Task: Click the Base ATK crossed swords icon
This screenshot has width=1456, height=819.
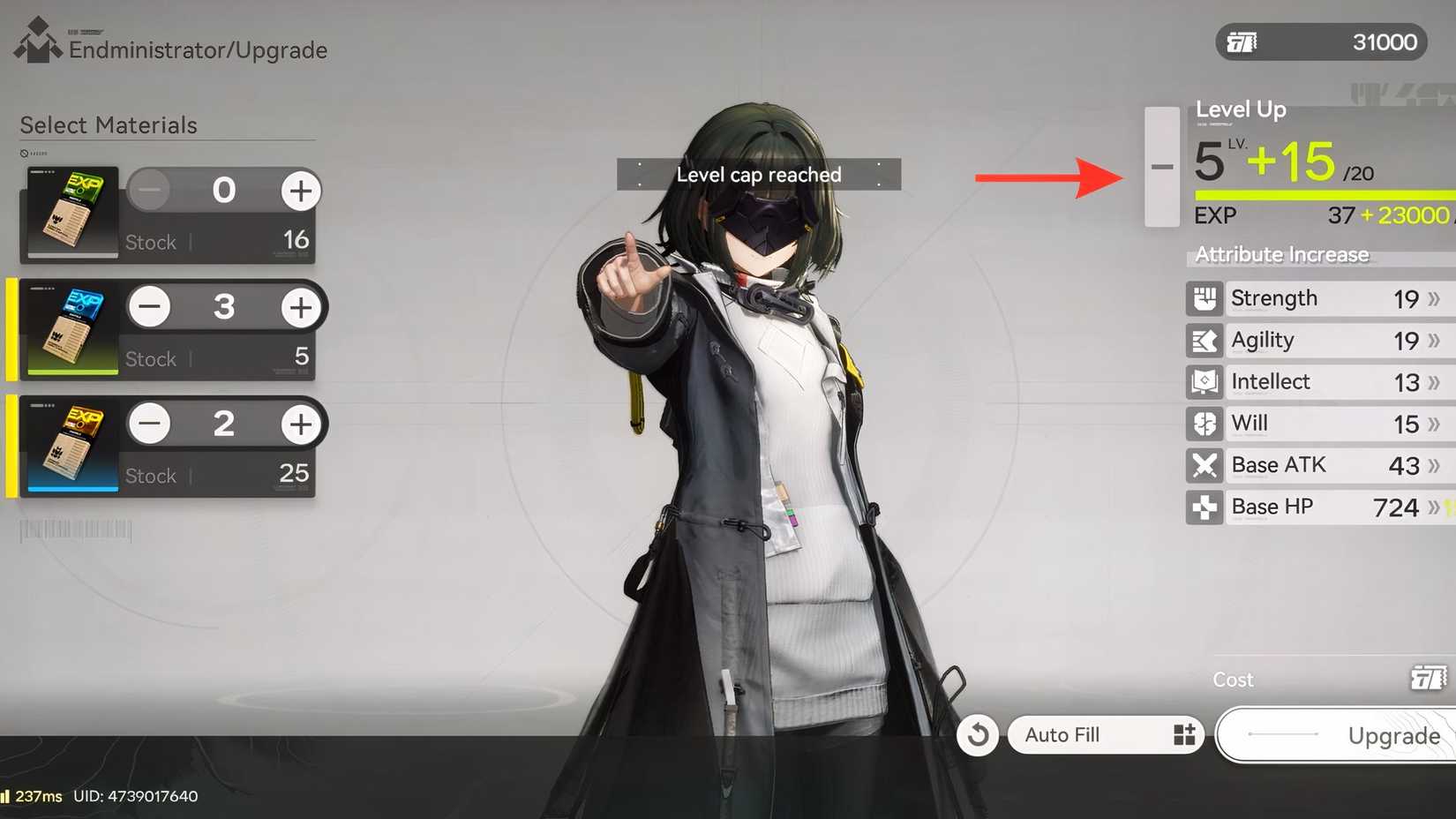Action: [x=1205, y=465]
